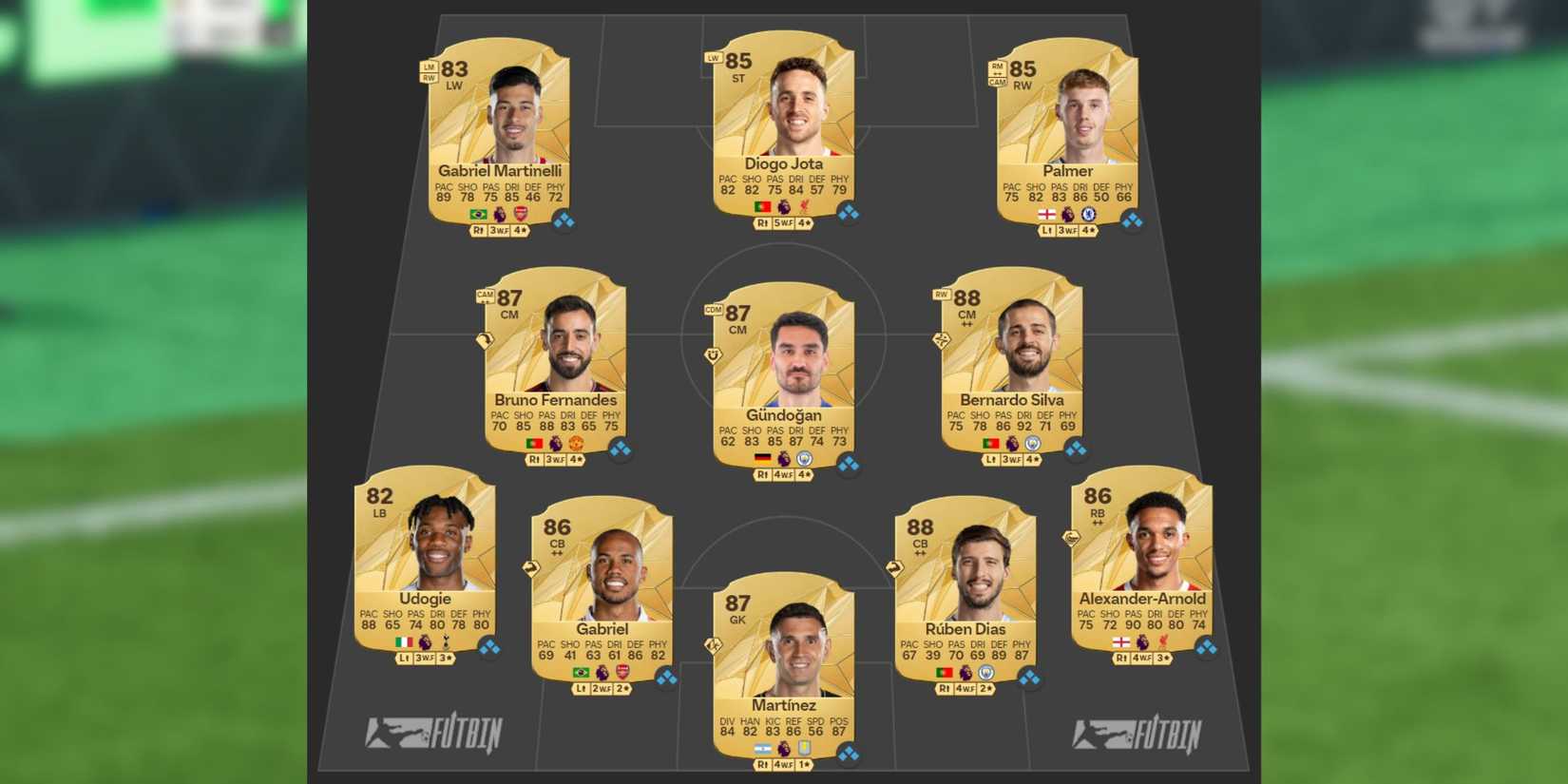Click the Portugal flag on Rúben Dias's card
Viewport: 1568px width, 784px height.
pyautogui.click(x=945, y=673)
